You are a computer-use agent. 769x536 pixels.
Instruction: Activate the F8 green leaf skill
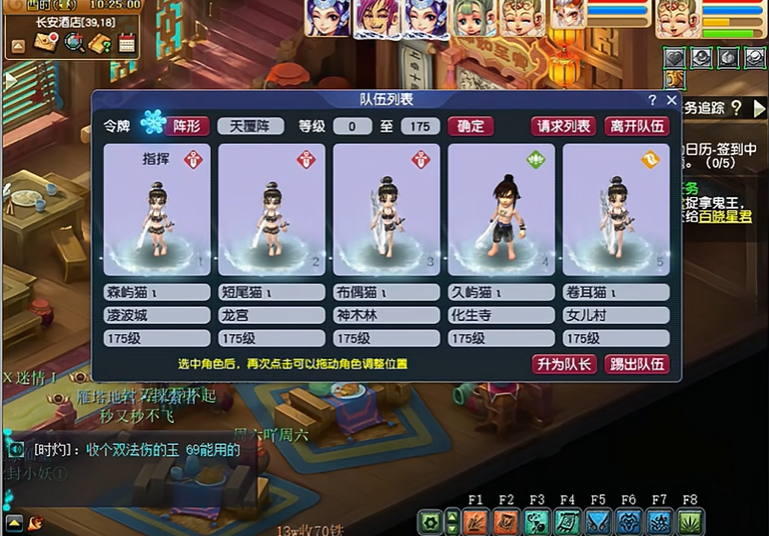pyautogui.click(x=690, y=521)
